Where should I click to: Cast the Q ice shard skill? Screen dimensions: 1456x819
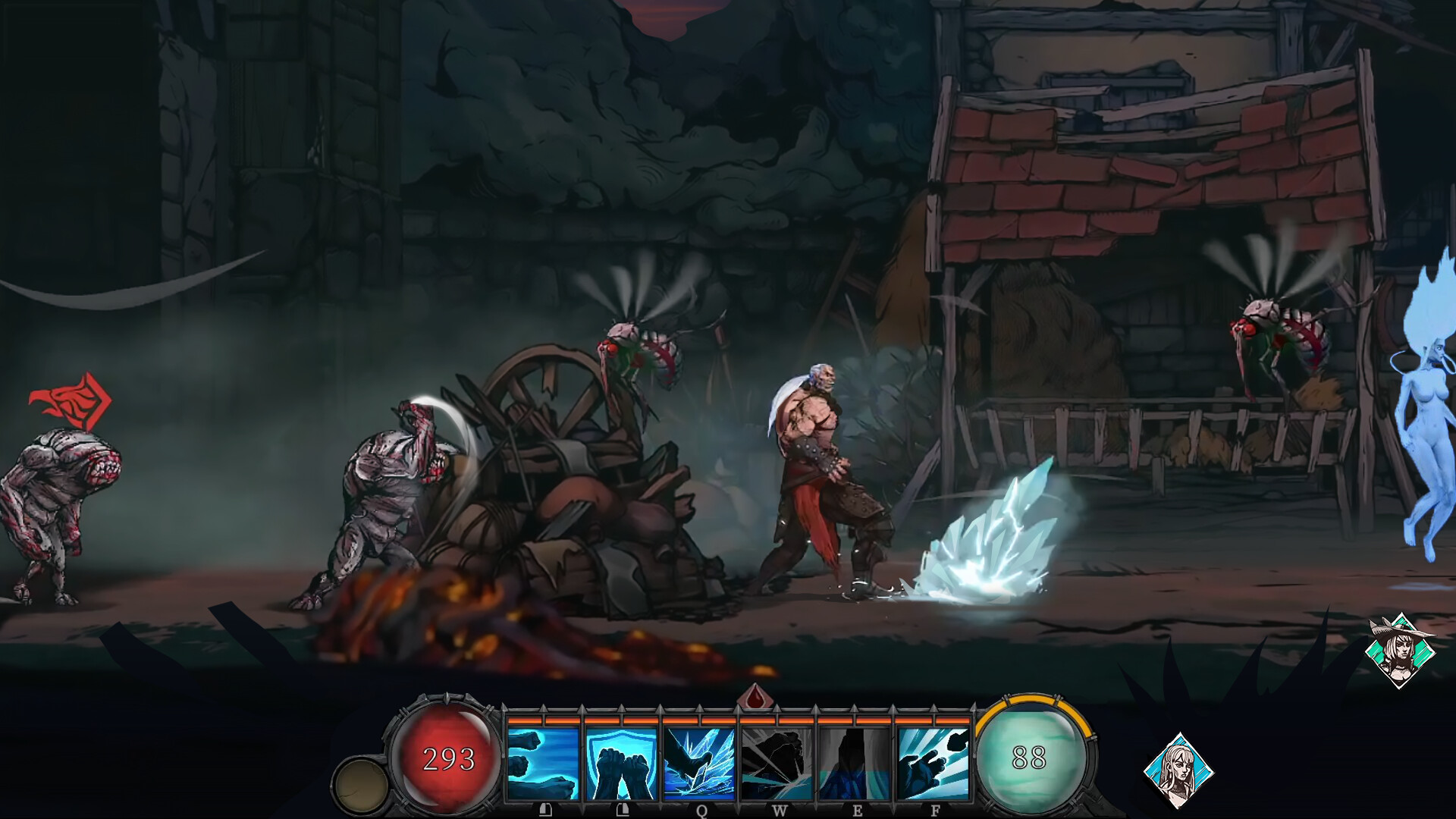pyautogui.click(x=698, y=762)
